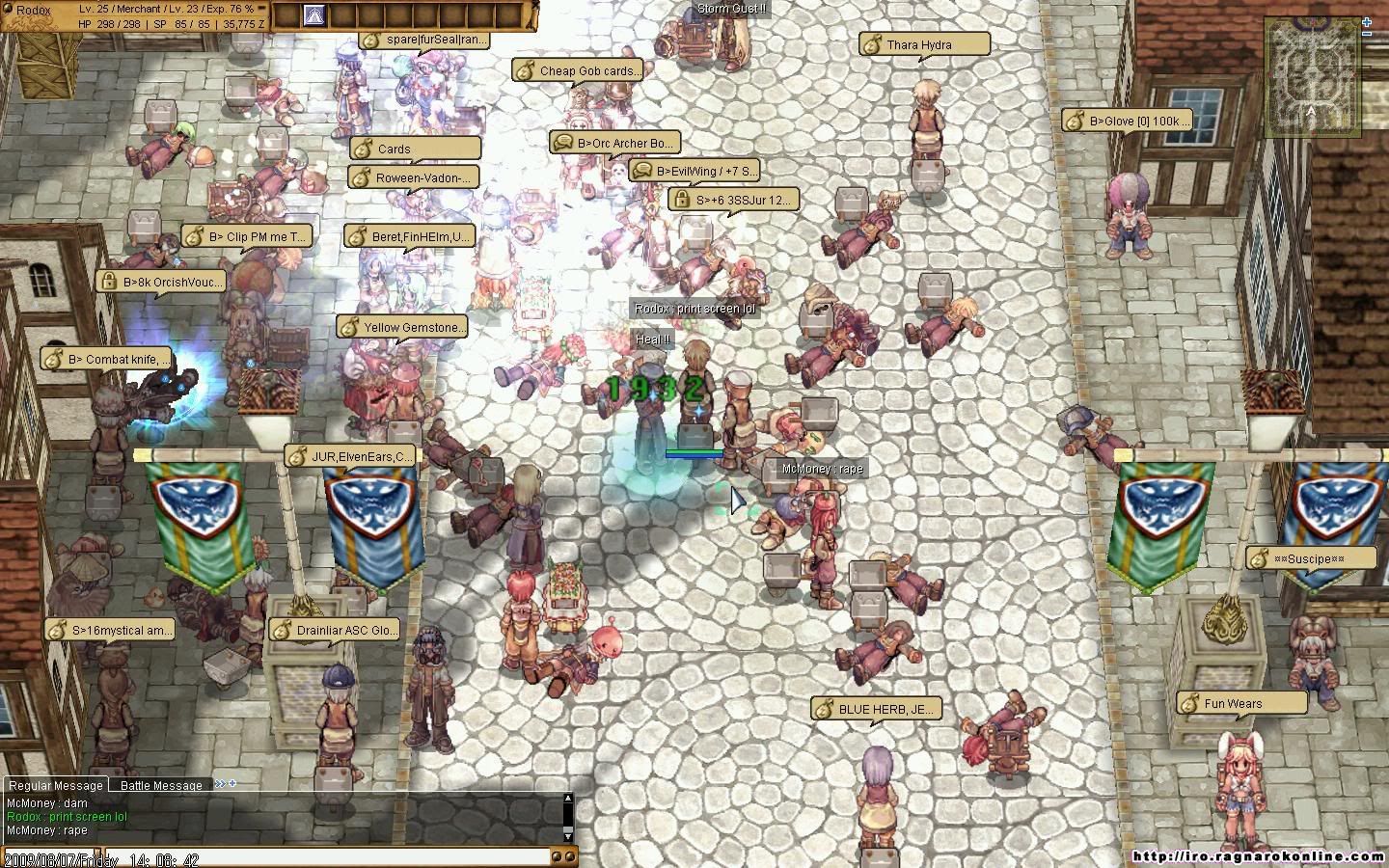Open the "Cards" vending shop sign

pyautogui.click(x=415, y=149)
